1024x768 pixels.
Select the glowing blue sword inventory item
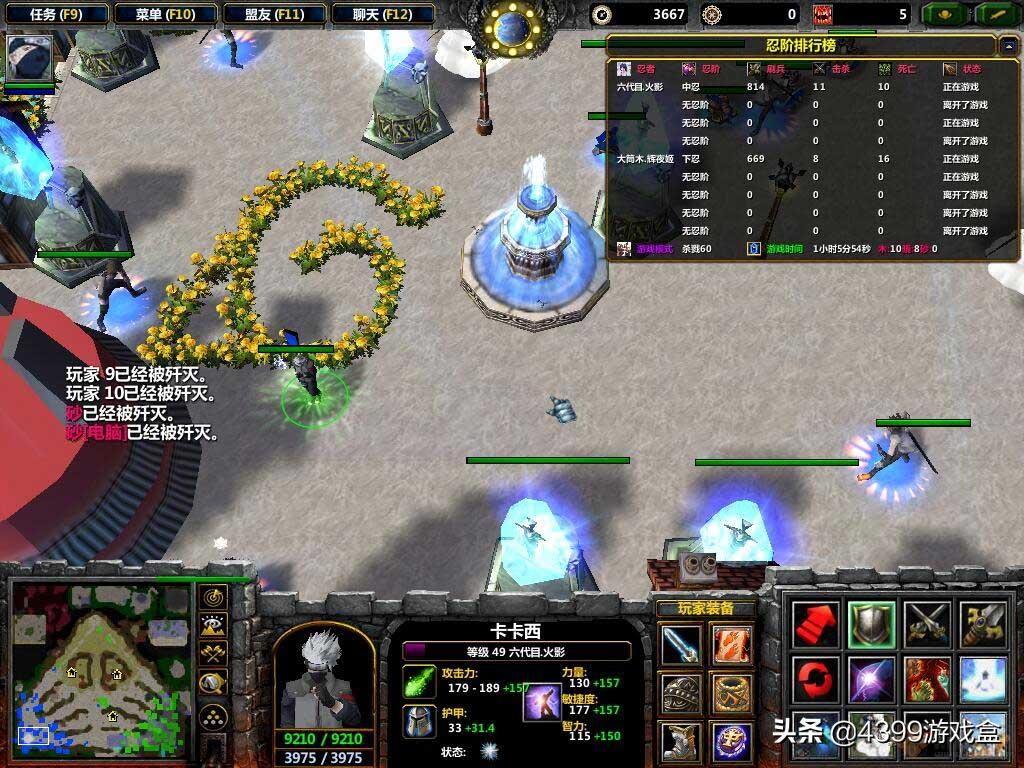[x=680, y=645]
